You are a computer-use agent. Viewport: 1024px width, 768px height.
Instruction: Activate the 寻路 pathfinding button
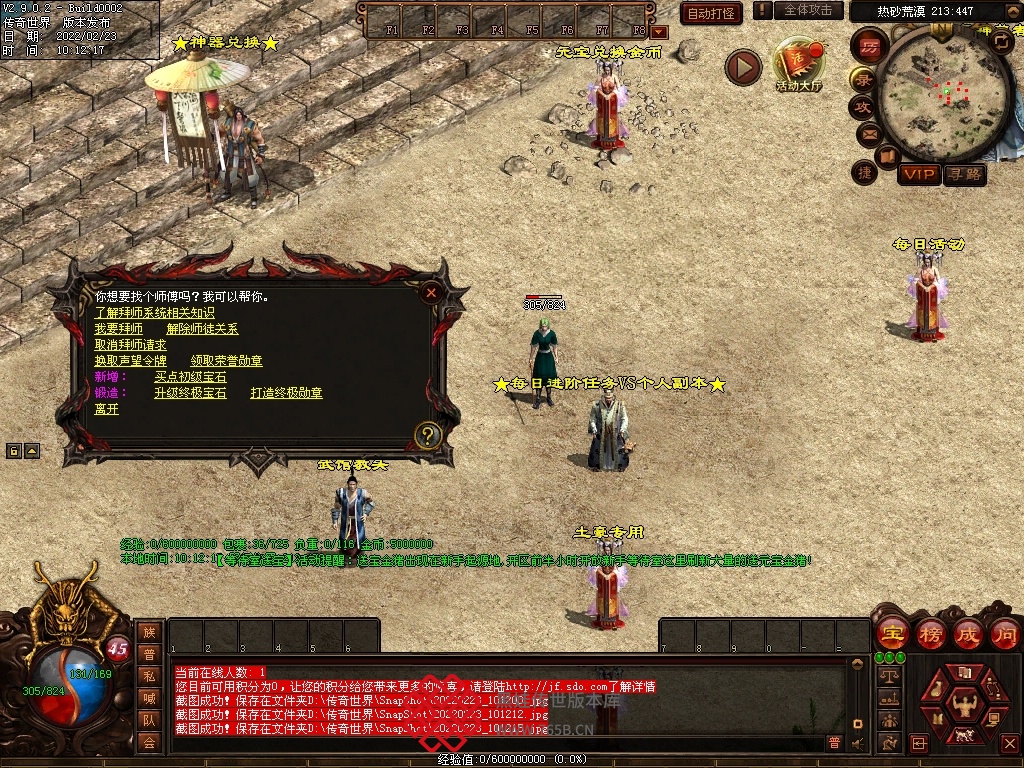[x=964, y=175]
